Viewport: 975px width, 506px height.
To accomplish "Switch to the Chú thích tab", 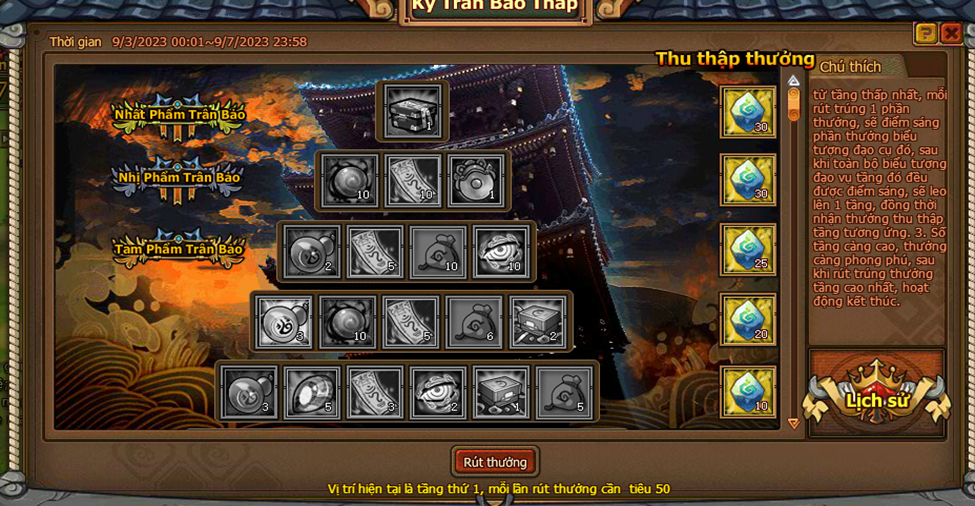I will tap(850, 67).
